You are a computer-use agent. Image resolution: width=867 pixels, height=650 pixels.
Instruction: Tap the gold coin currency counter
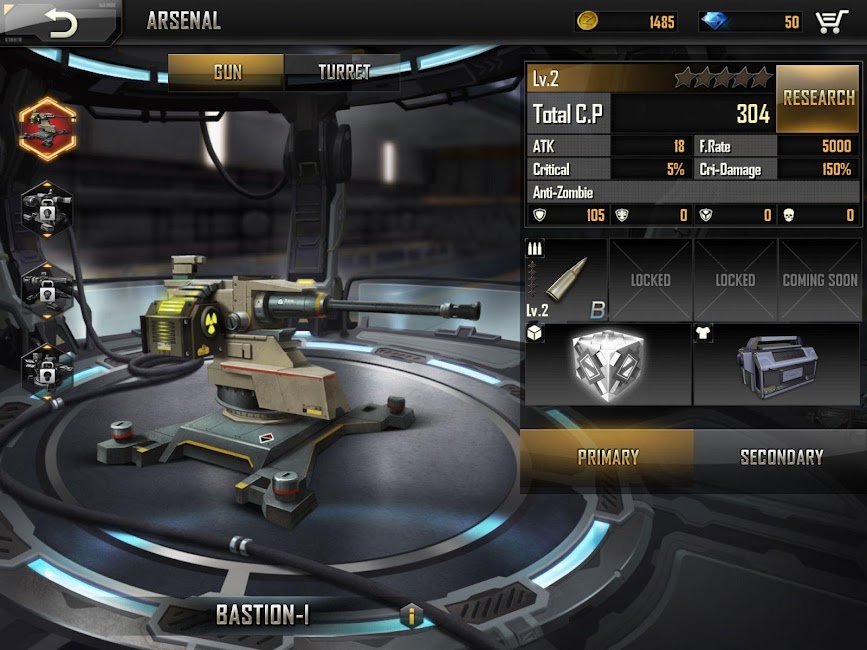(x=628, y=22)
